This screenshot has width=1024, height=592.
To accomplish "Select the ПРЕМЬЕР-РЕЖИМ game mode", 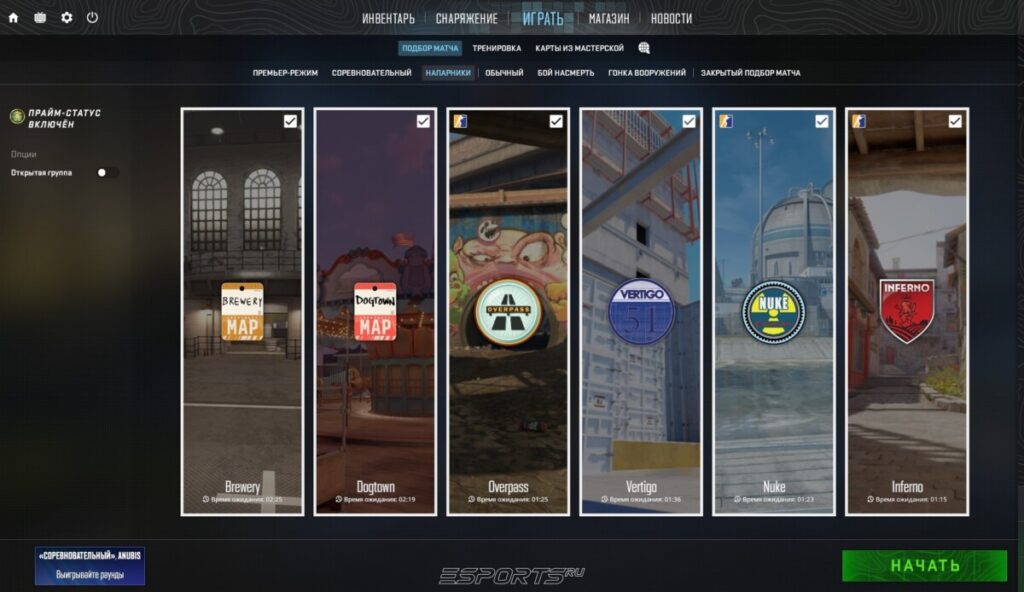I will (x=285, y=73).
